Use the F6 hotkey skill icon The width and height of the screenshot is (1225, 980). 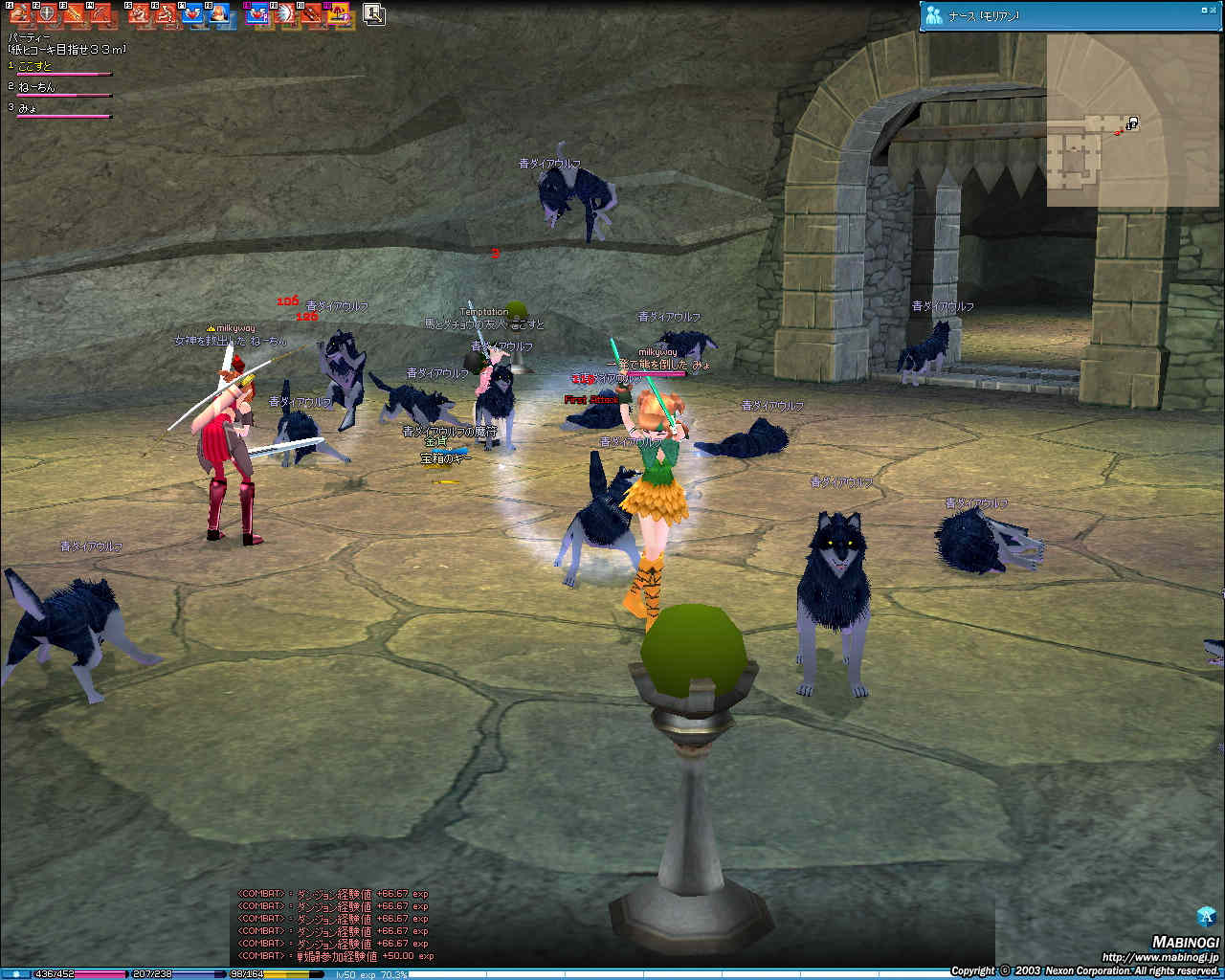(166, 14)
